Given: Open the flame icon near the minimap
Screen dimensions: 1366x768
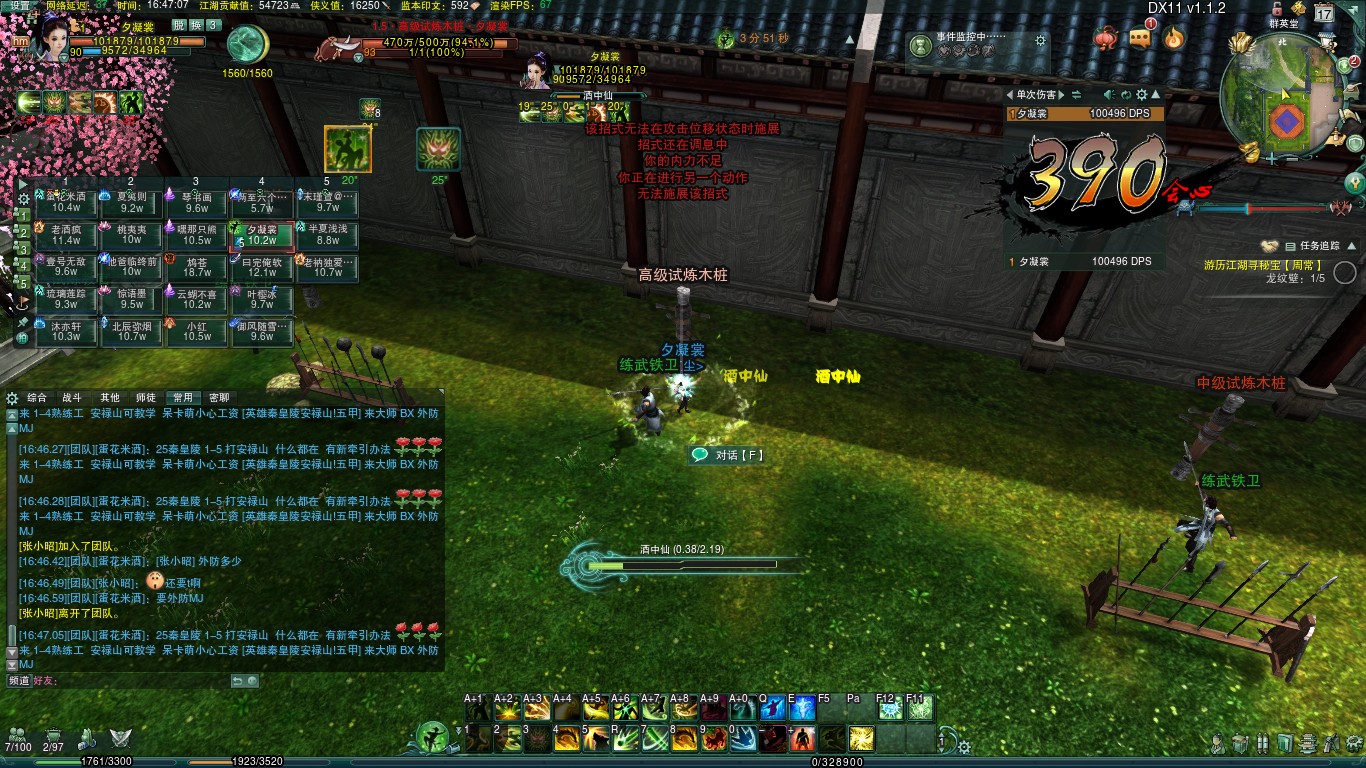Looking at the screenshot, I should [x=1174, y=38].
